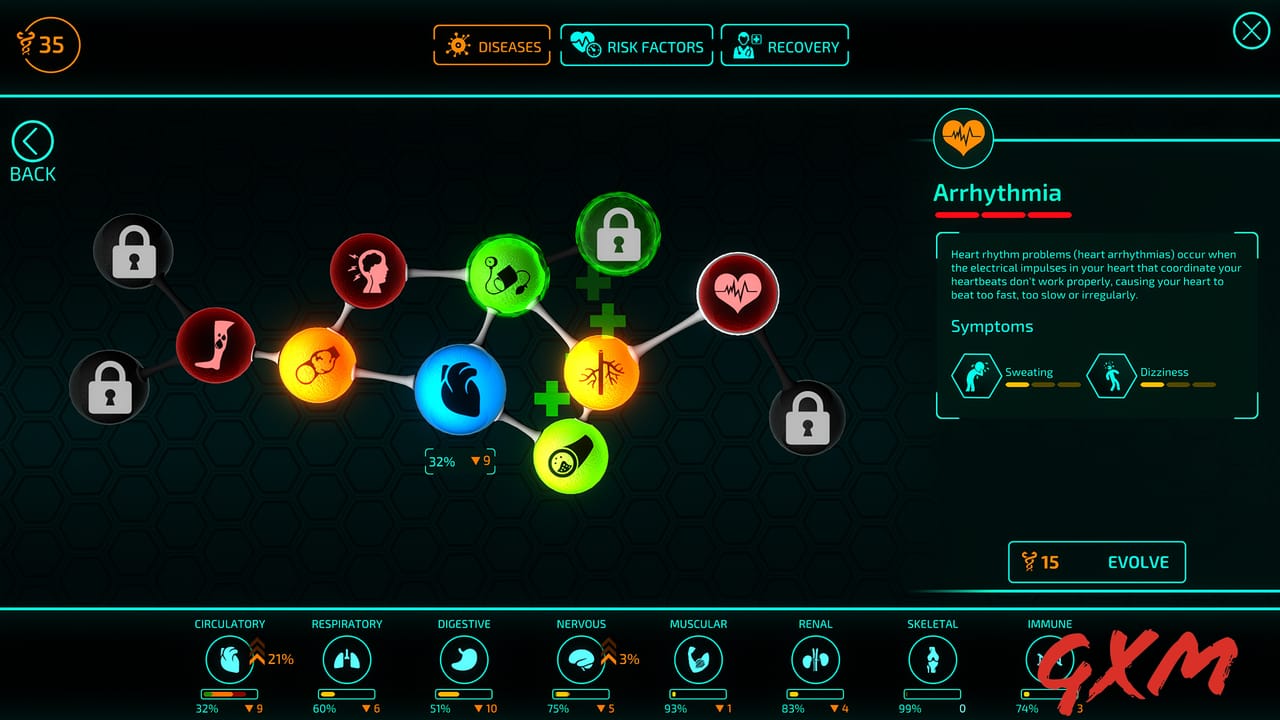Select the green locked node at top
Image resolution: width=1280 pixels, height=720 pixels.
tap(617, 232)
